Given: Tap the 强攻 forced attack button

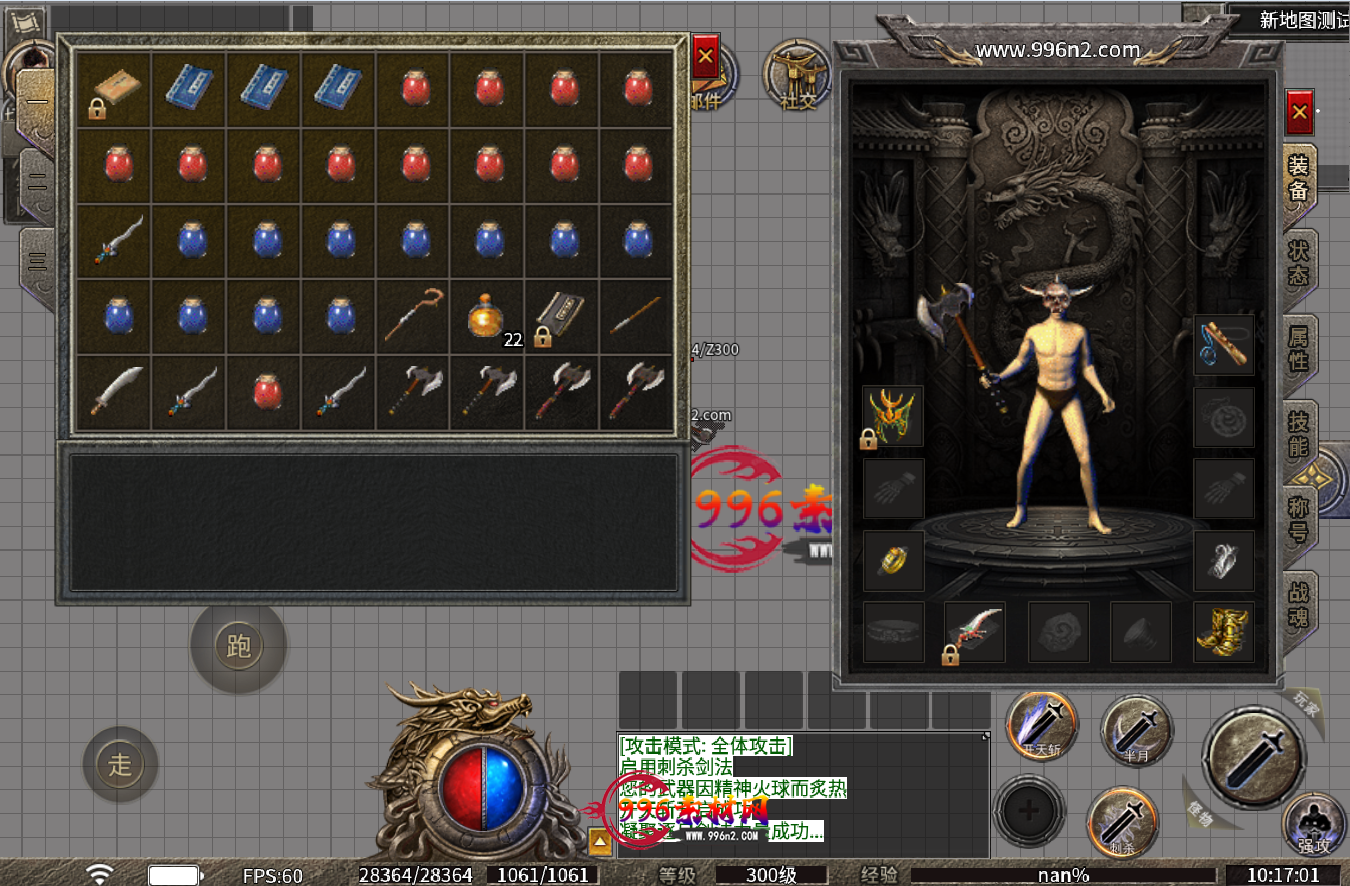Looking at the screenshot, I should [1315, 827].
